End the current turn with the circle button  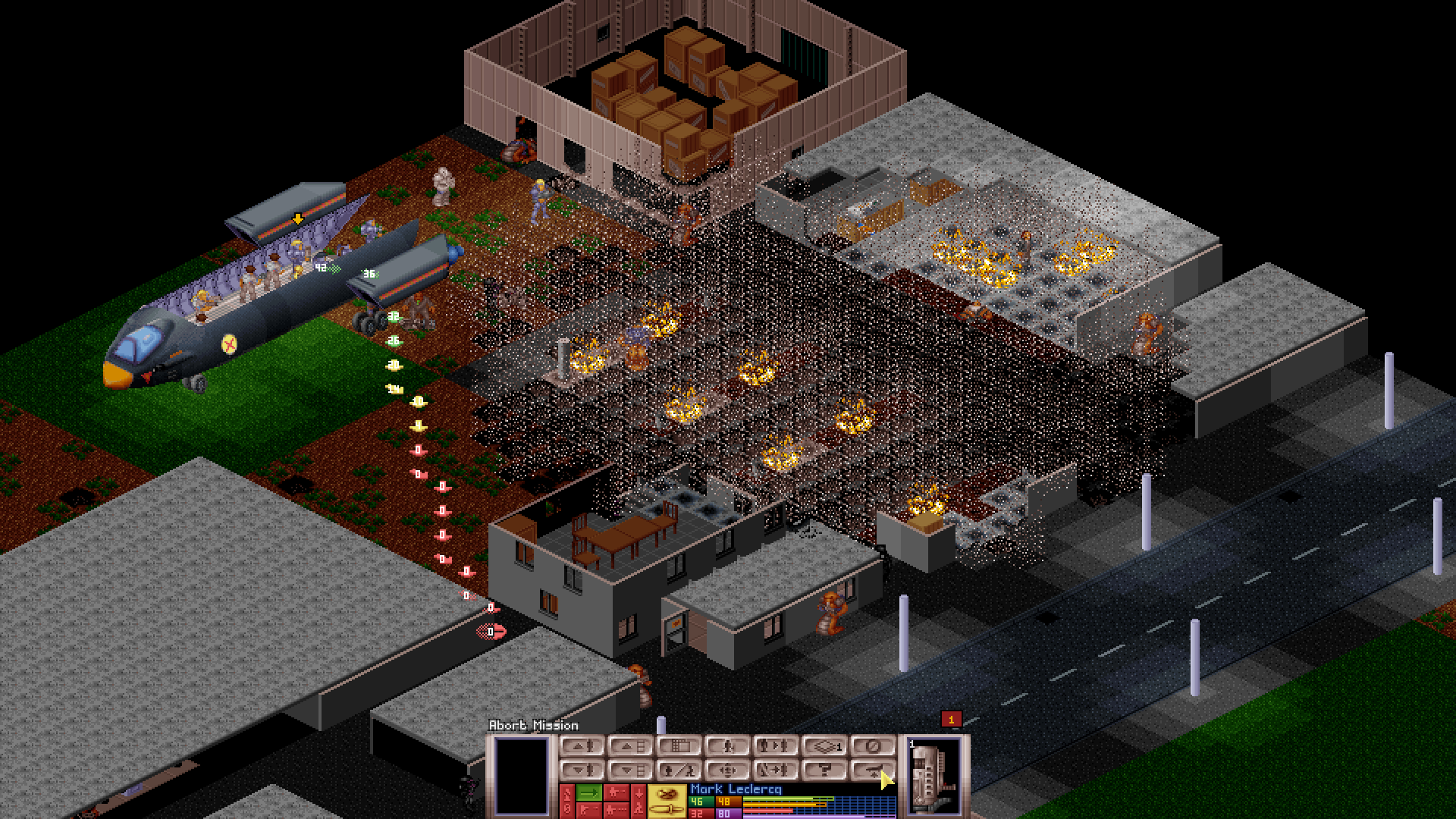pyautogui.click(x=874, y=745)
